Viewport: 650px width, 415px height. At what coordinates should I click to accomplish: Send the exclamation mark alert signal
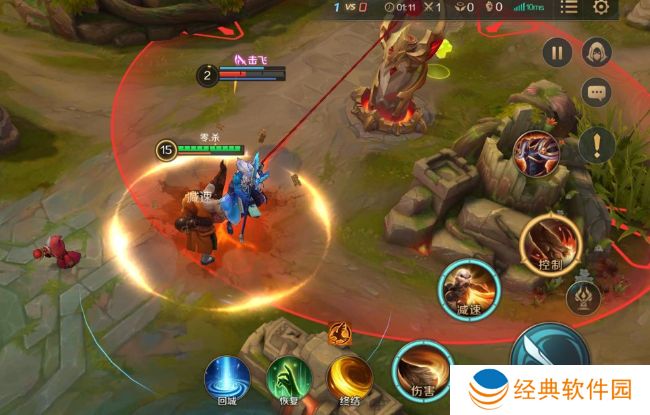597,144
